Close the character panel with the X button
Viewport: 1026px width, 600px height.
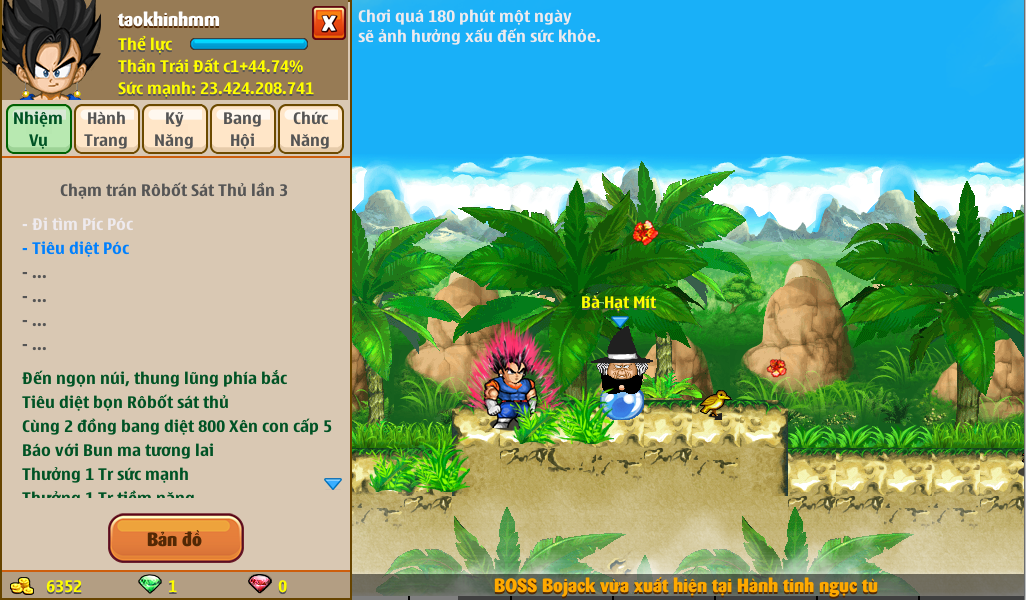(329, 23)
